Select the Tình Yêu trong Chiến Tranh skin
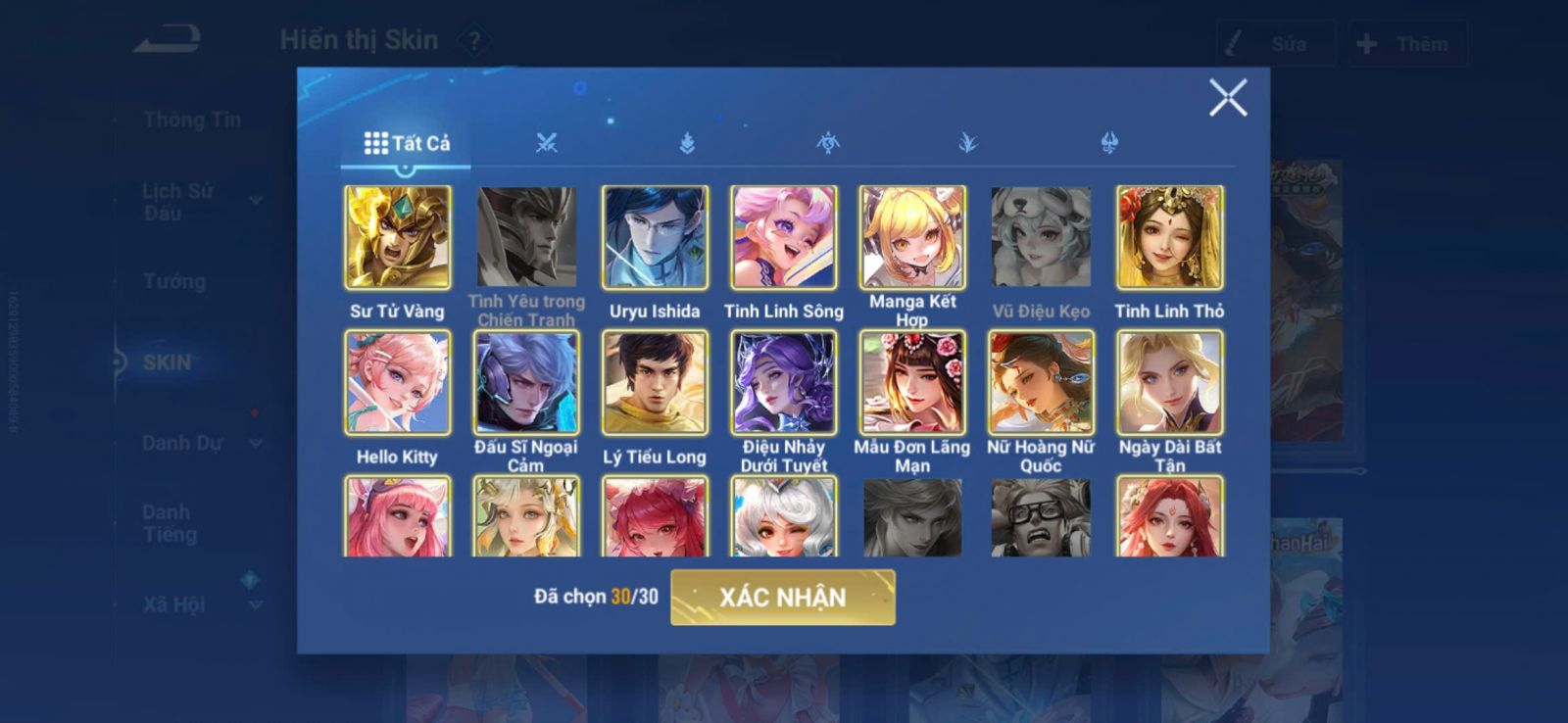This screenshot has width=1568, height=723. (526, 238)
